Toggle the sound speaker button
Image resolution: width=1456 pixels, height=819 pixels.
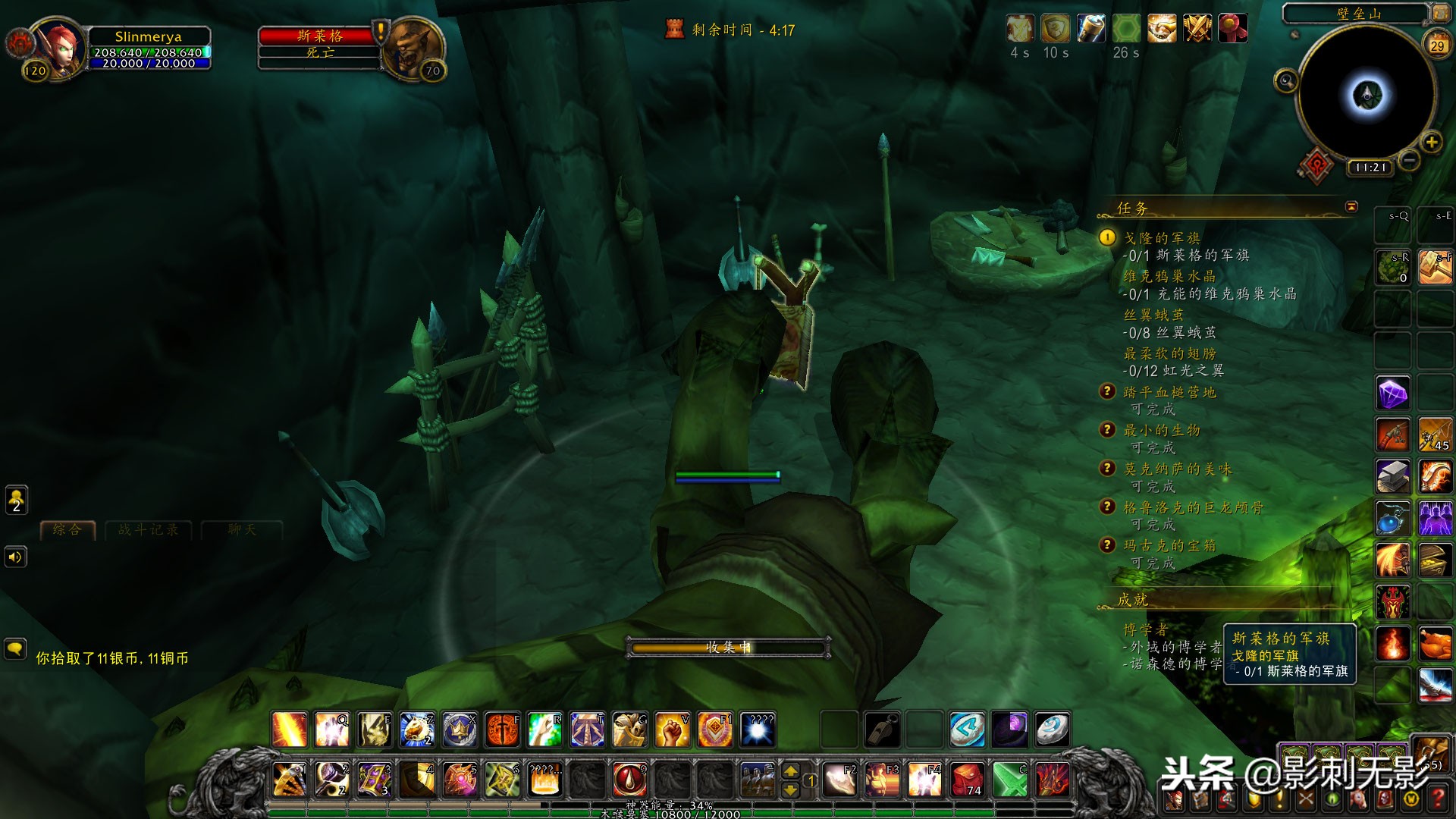pyautogui.click(x=16, y=557)
